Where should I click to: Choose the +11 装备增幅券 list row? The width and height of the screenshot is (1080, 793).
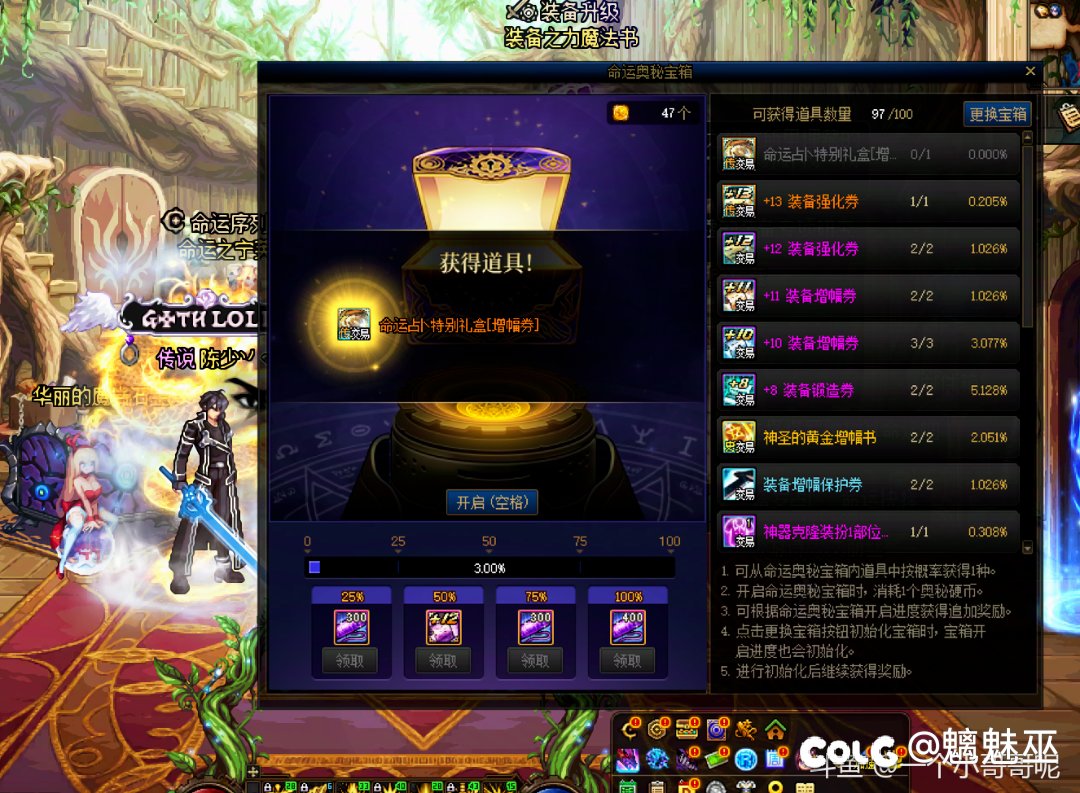coord(869,296)
